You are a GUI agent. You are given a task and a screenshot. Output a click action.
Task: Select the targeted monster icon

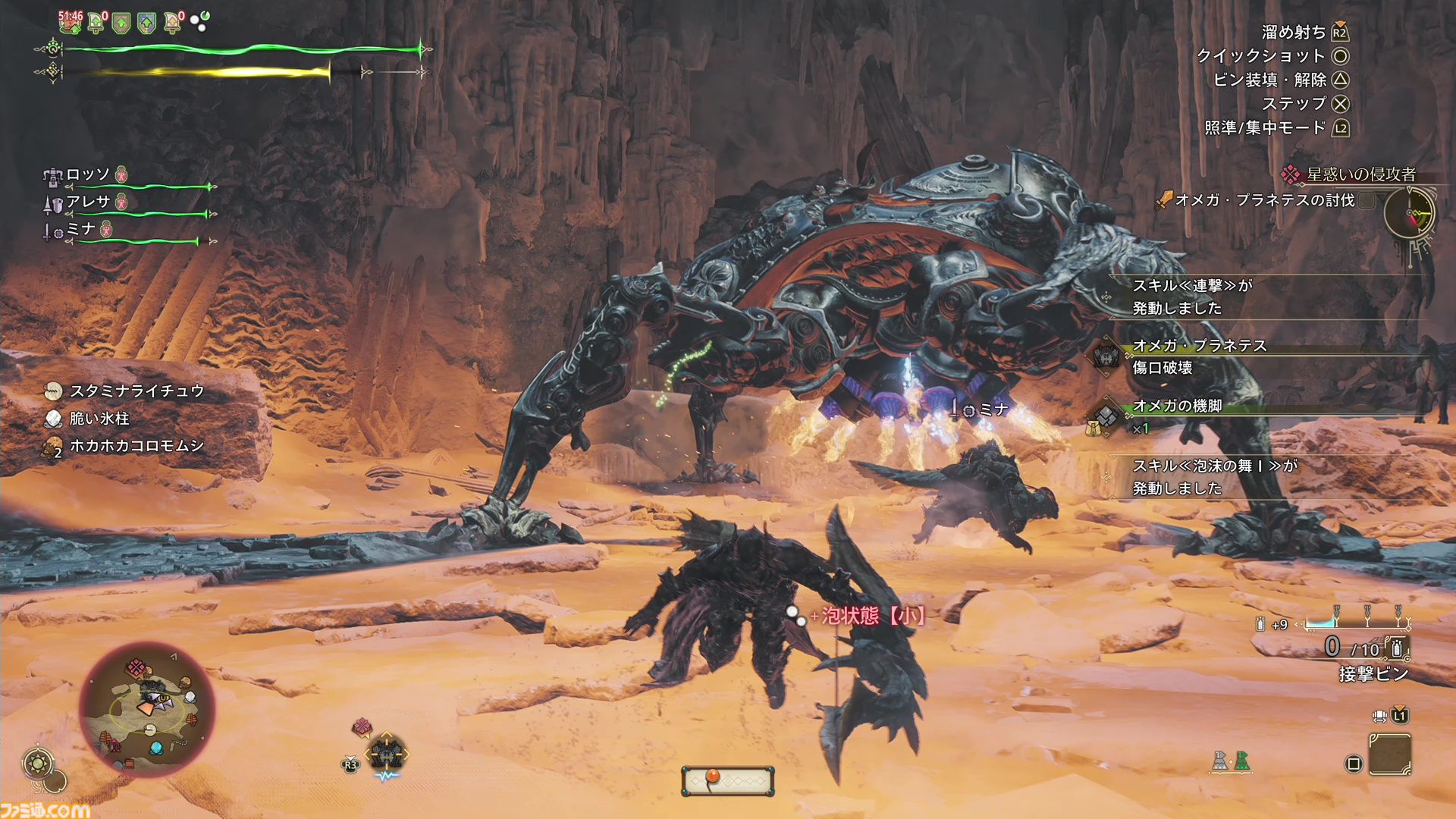click(x=387, y=755)
